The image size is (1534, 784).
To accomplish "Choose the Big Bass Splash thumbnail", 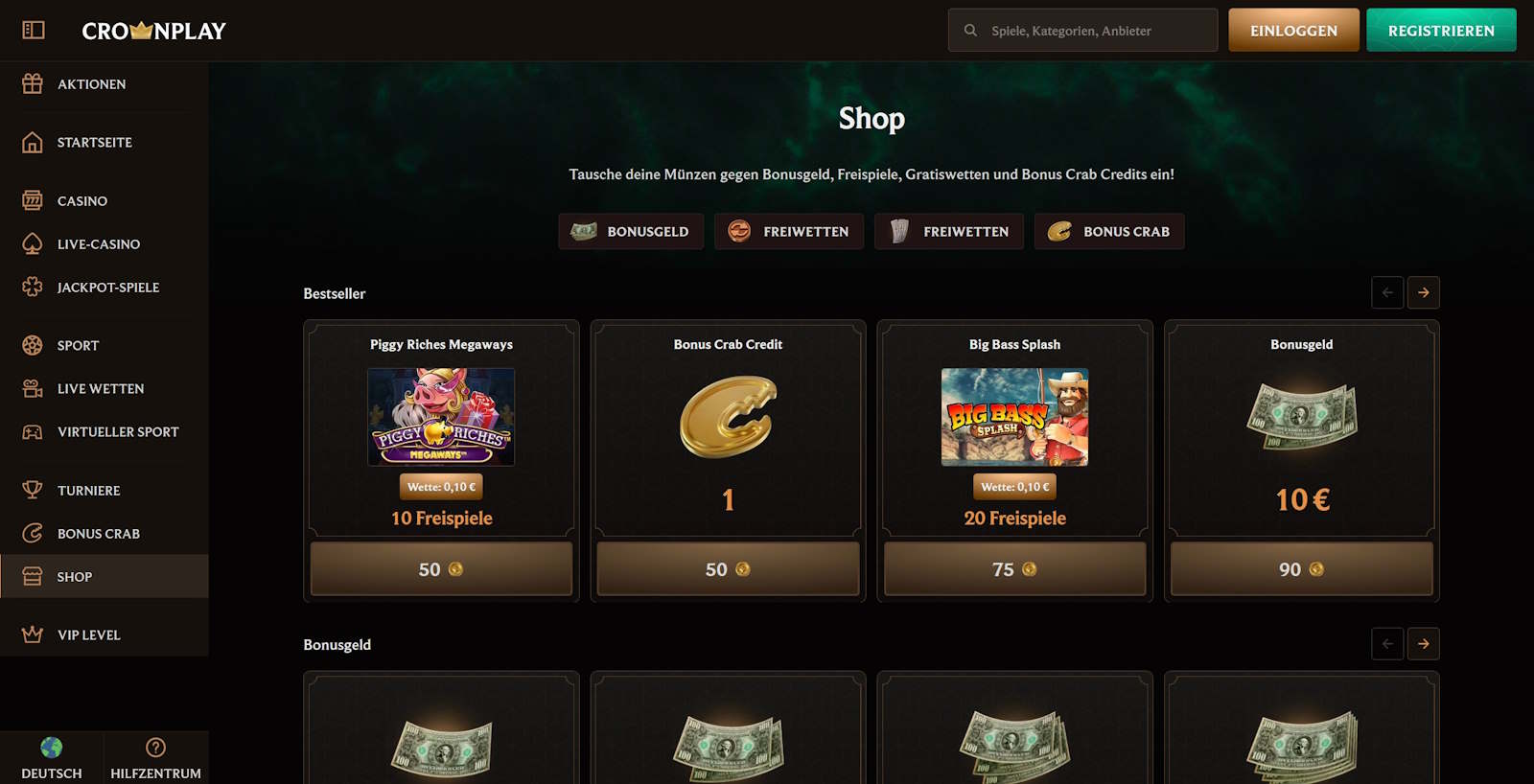I will coord(1014,417).
